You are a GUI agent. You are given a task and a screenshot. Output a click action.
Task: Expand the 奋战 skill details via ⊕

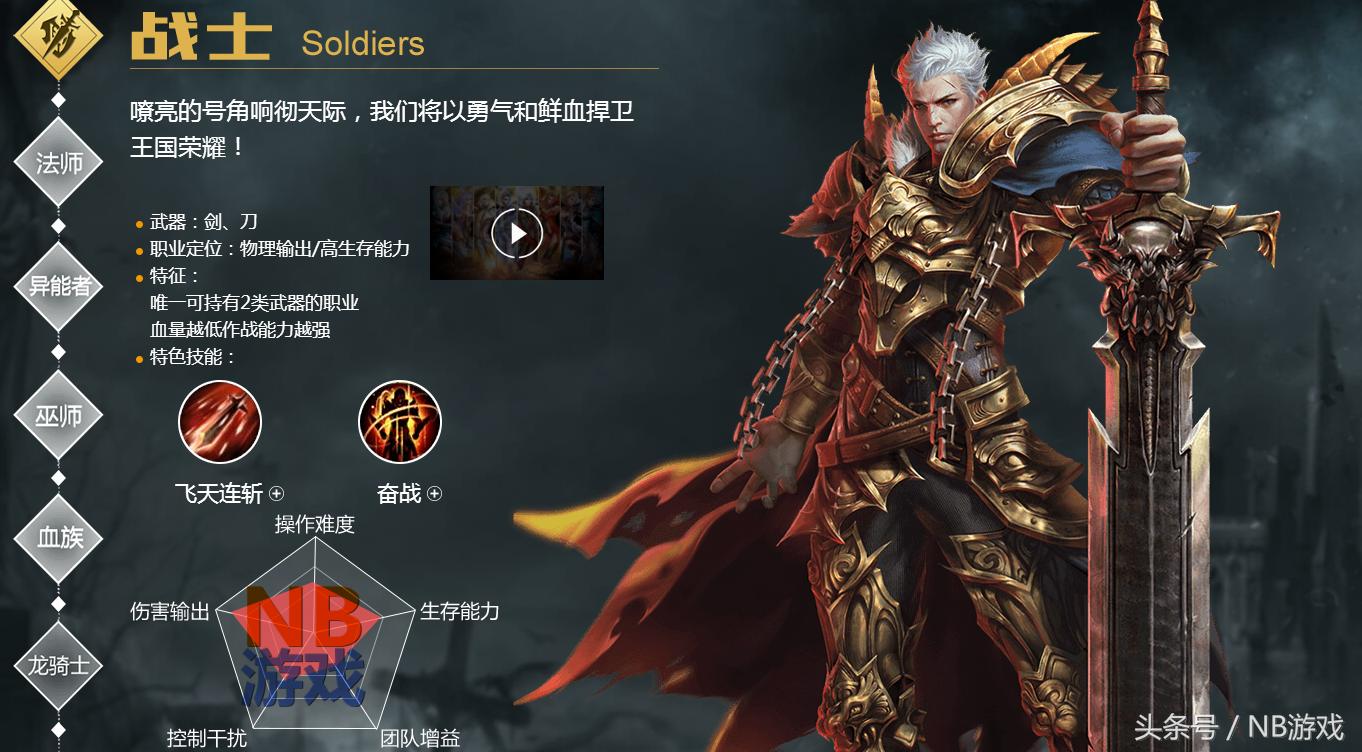pyautogui.click(x=433, y=493)
